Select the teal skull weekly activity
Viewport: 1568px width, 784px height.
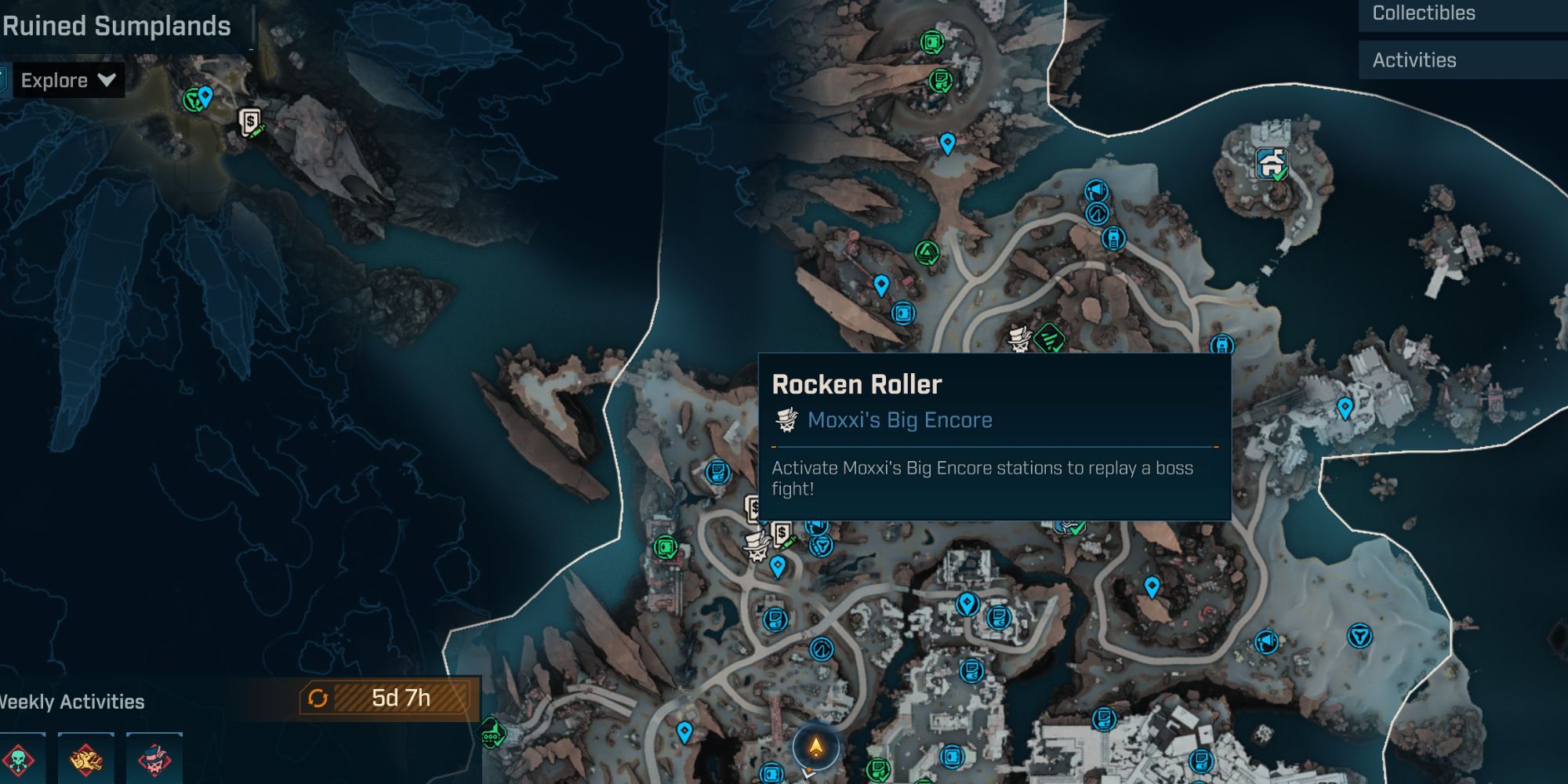click(19, 759)
